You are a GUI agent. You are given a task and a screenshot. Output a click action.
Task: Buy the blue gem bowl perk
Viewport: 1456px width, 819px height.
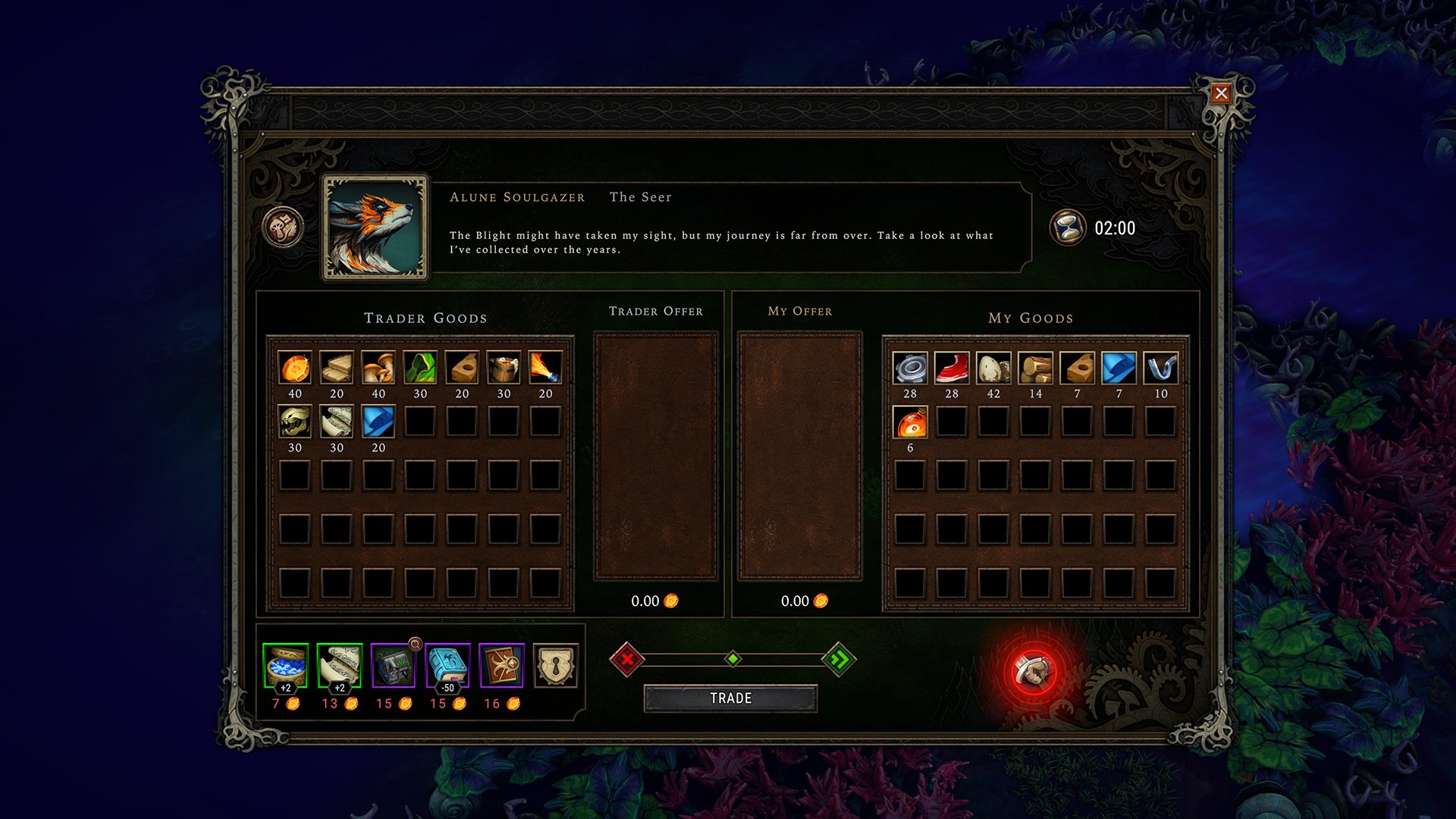[x=285, y=665]
